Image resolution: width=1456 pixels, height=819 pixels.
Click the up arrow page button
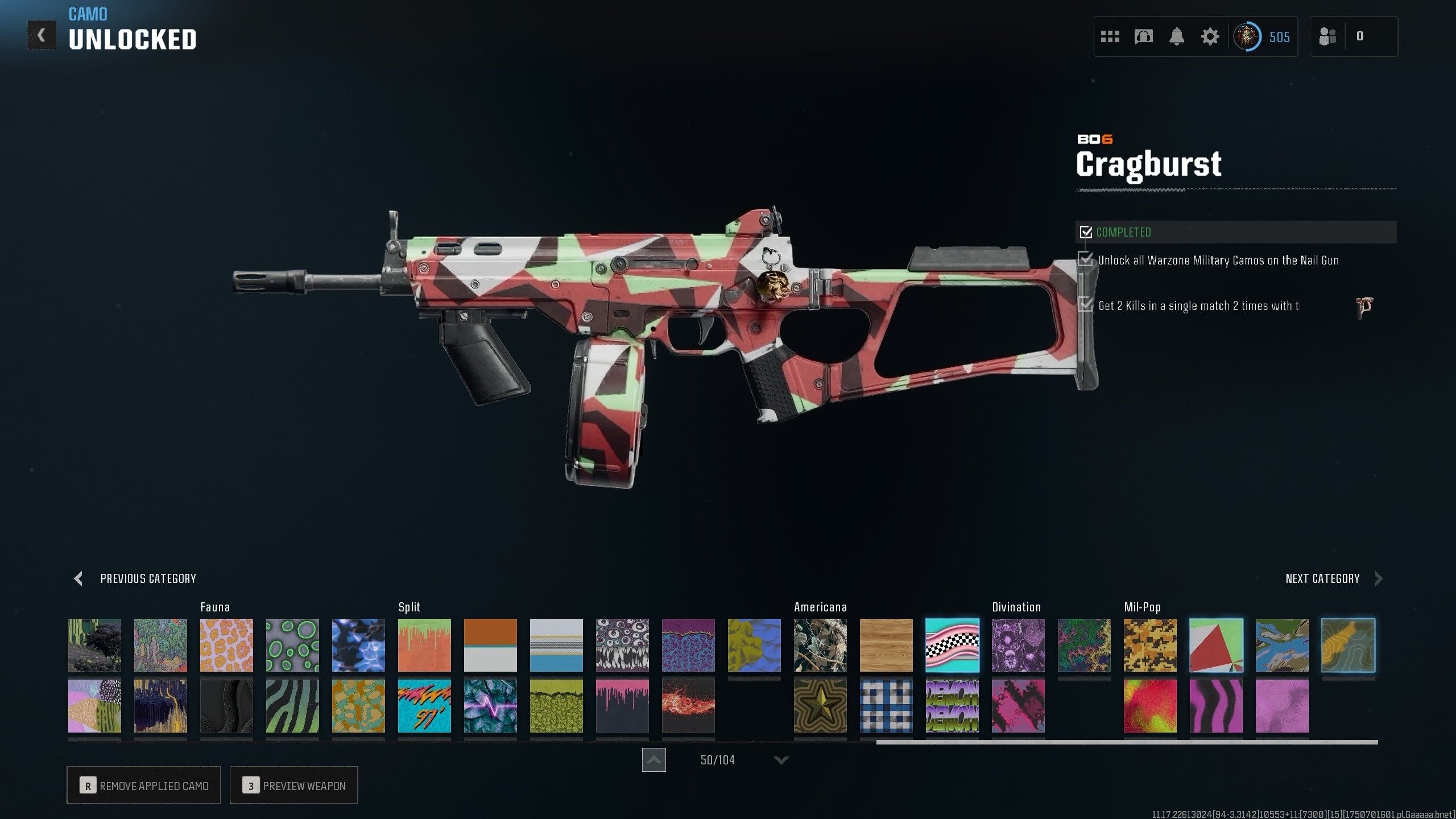click(654, 760)
